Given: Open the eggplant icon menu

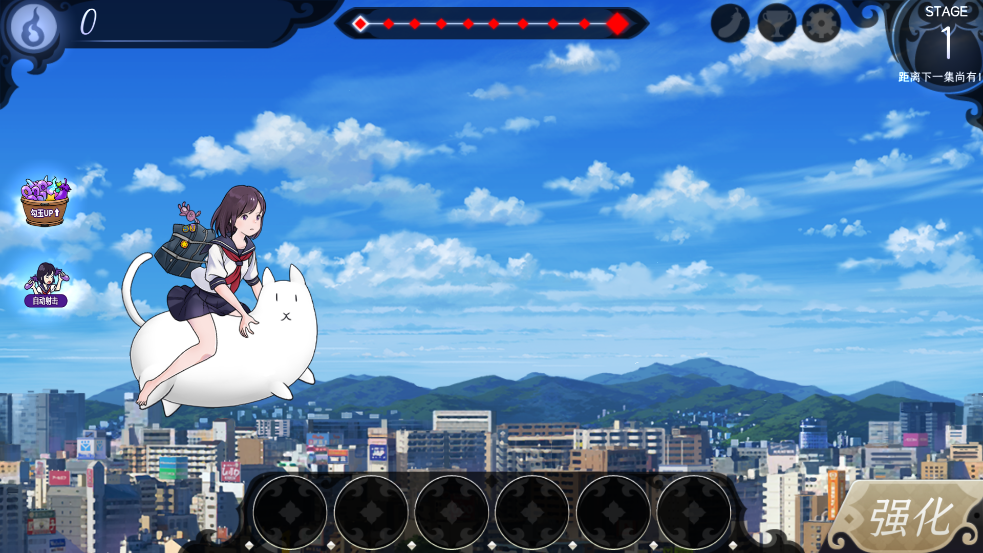Looking at the screenshot, I should click(731, 23).
